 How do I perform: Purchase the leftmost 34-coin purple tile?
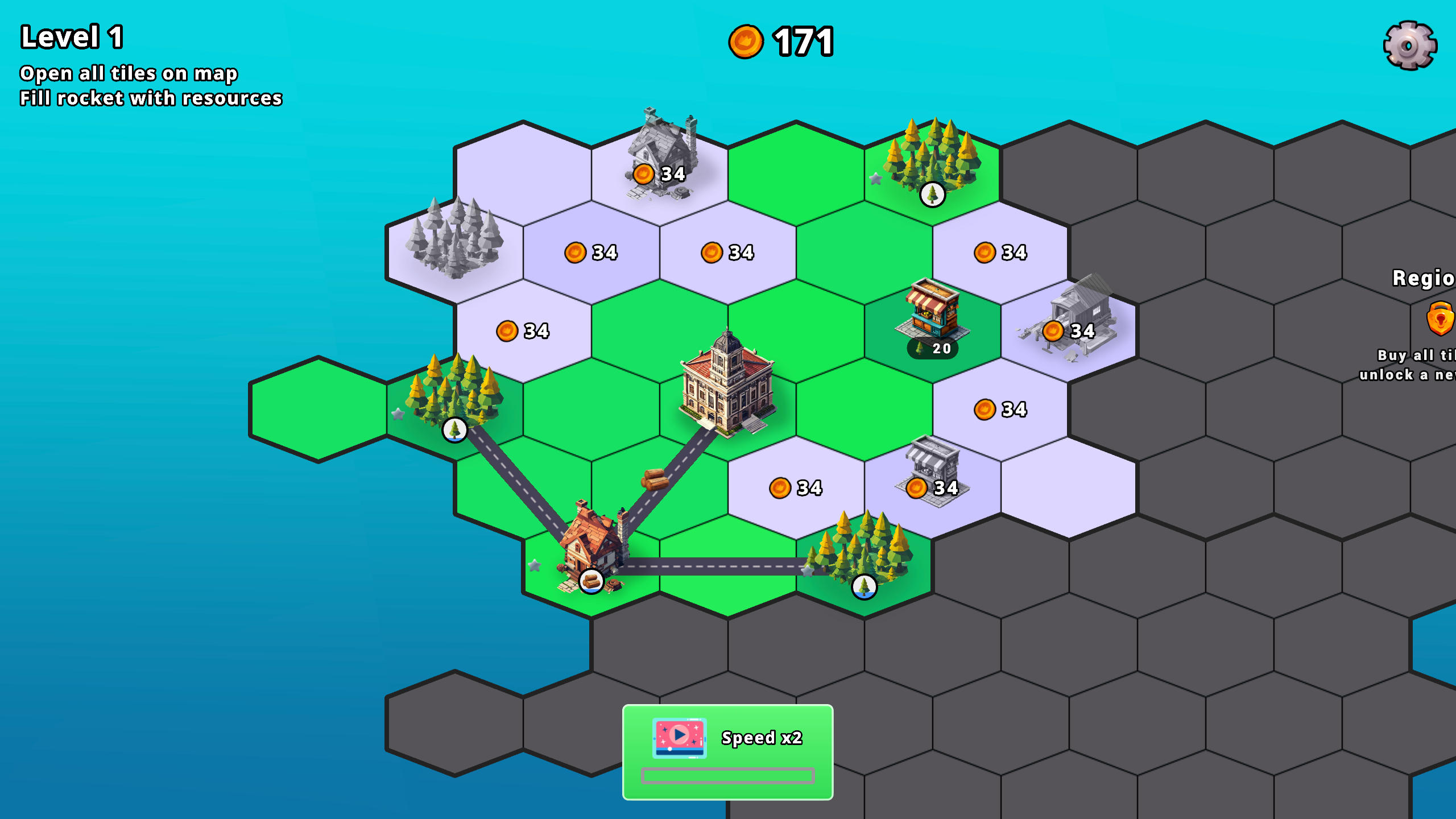click(x=522, y=329)
